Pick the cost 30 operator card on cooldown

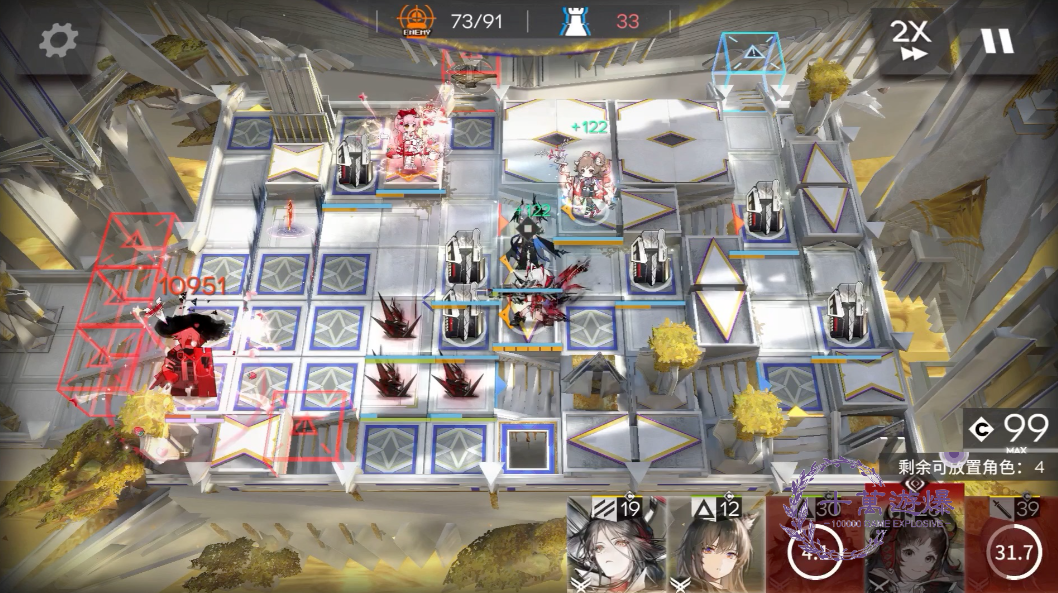point(814,545)
